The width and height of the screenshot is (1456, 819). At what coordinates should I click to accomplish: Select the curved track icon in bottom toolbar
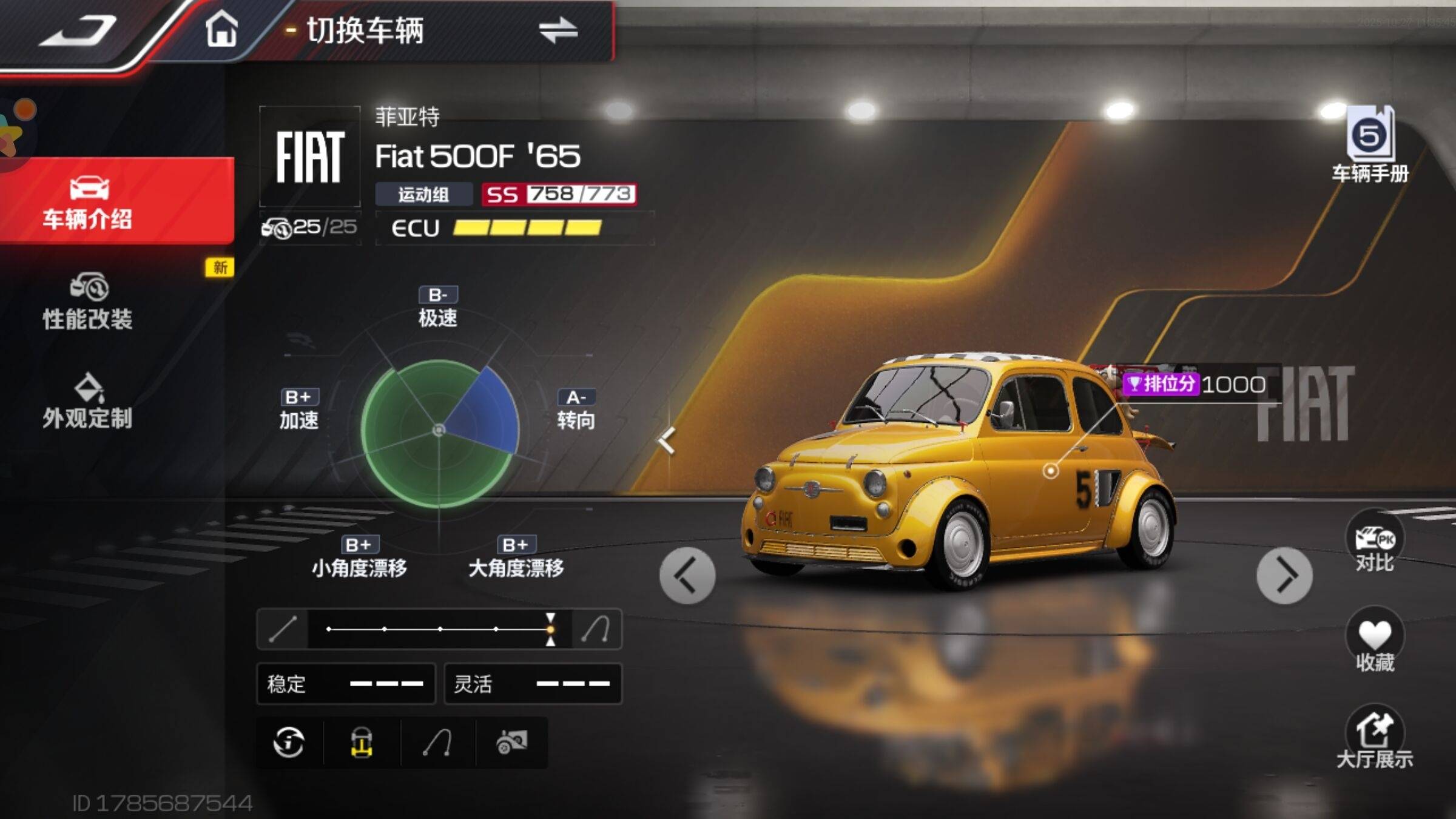click(x=437, y=742)
